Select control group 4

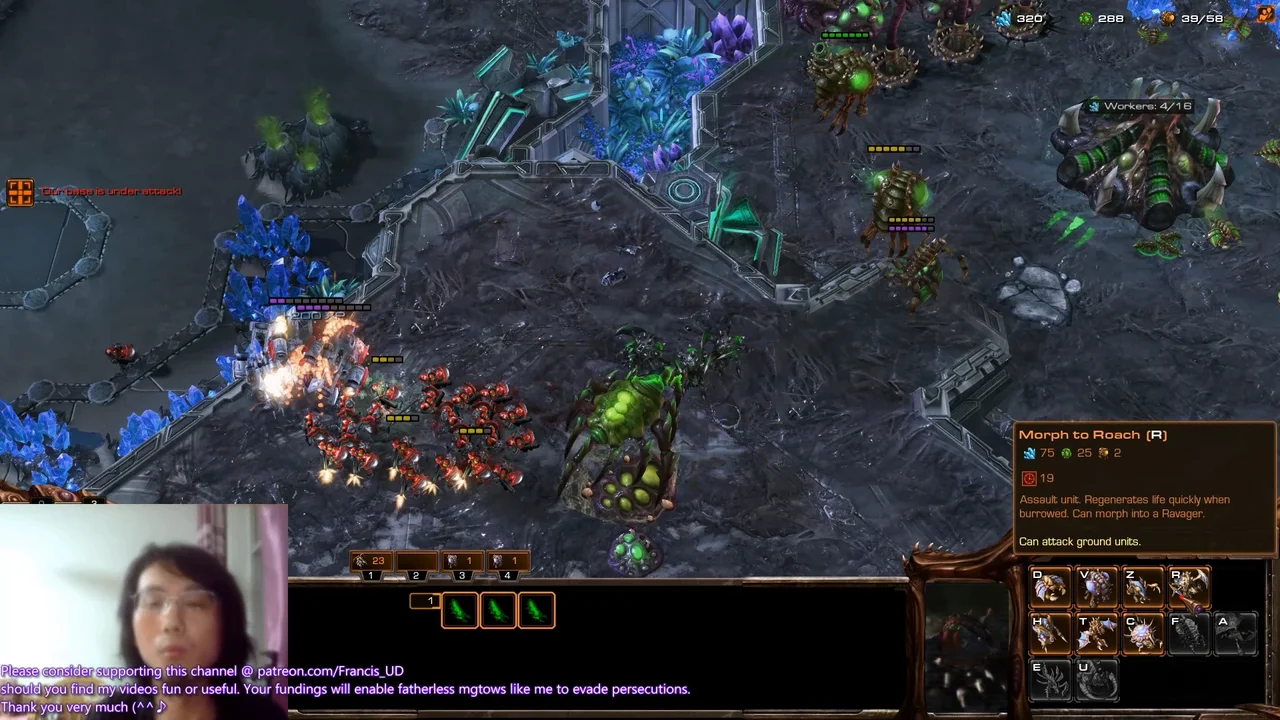(507, 565)
